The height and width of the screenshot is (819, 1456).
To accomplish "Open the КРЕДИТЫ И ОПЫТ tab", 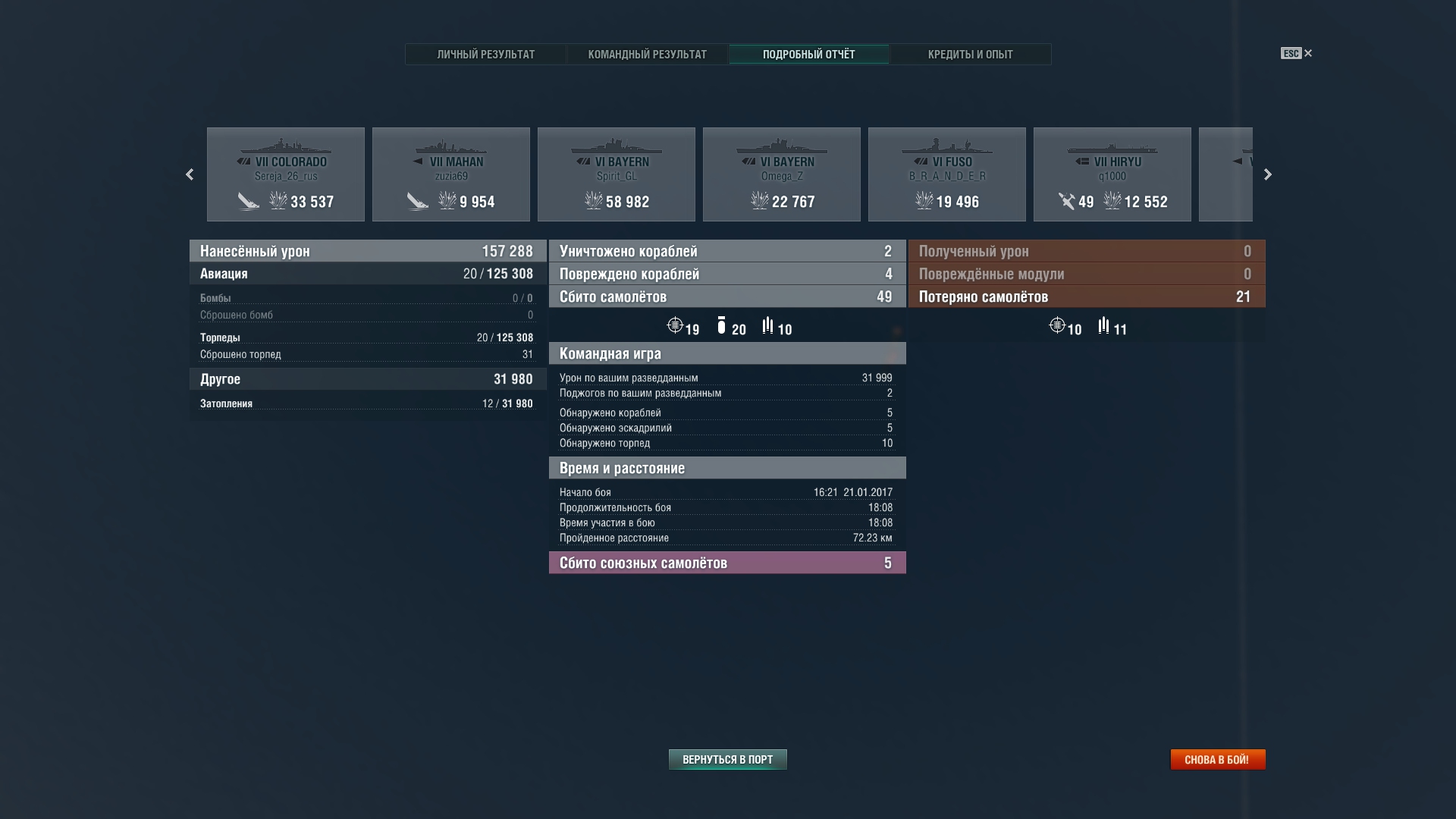I will (x=971, y=54).
